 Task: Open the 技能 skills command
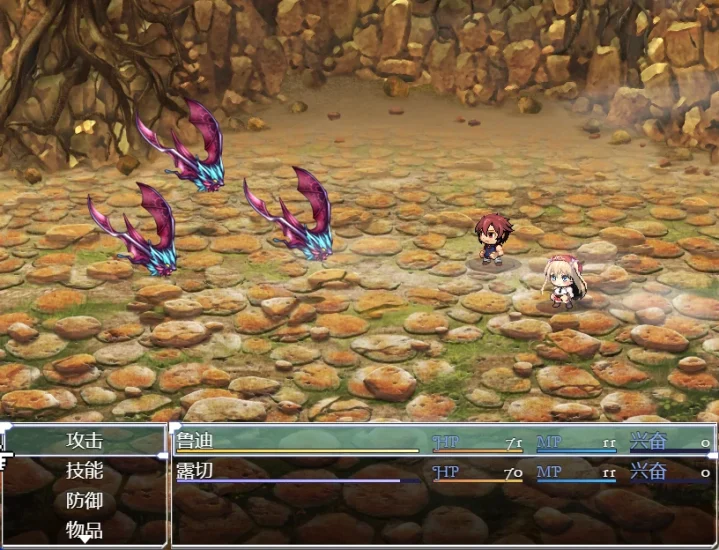tap(85, 470)
